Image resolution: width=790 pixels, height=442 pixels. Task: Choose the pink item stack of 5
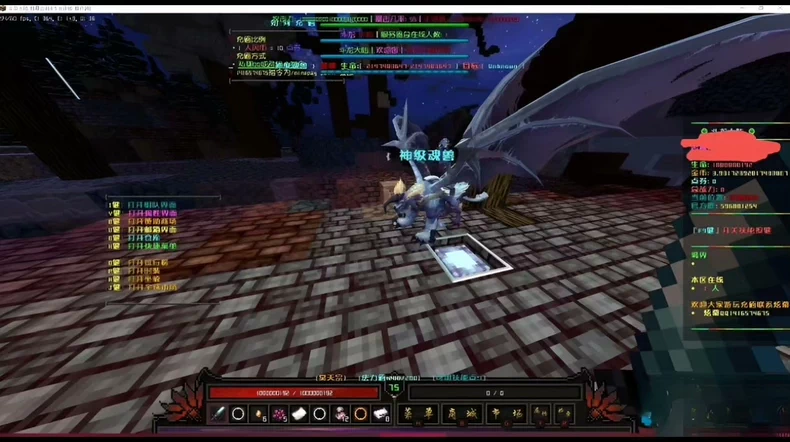click(279, 414)
